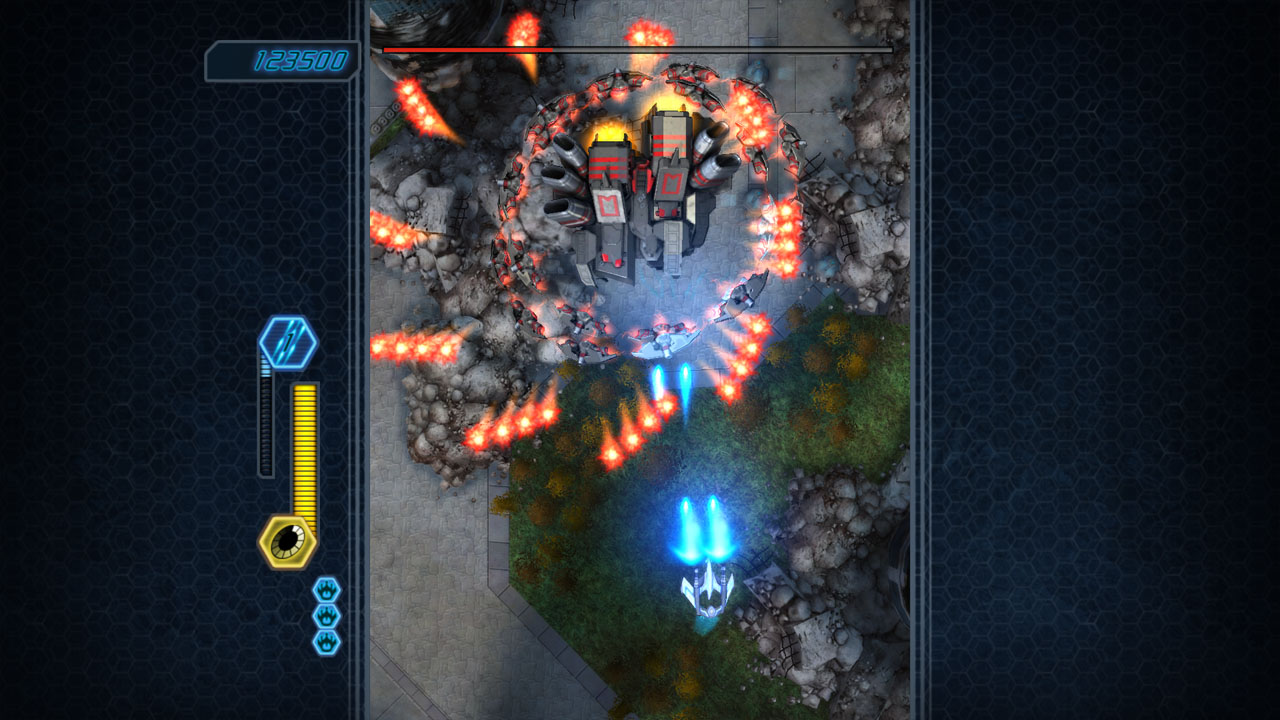Viewport: 1280px width, 720px height.
Task: Activate the yellow hexagon special ability icon
Action: click(288, 542)
